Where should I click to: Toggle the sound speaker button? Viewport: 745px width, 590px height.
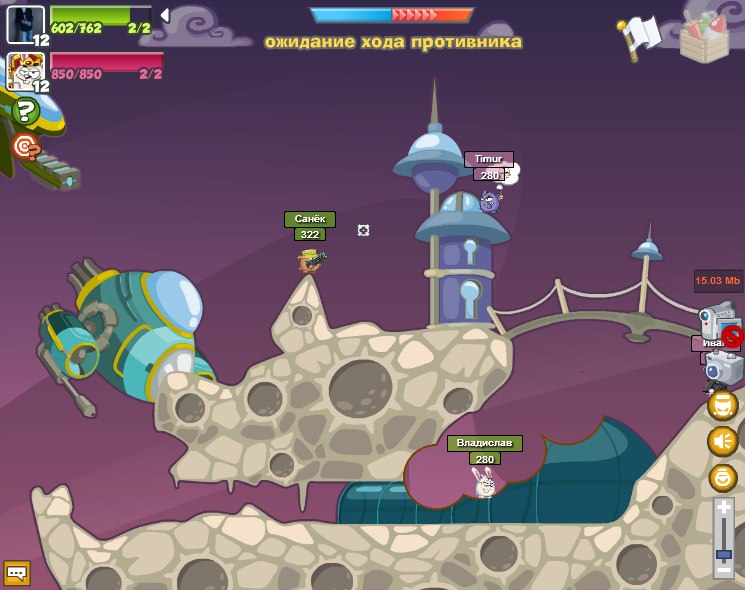[722, 441]
